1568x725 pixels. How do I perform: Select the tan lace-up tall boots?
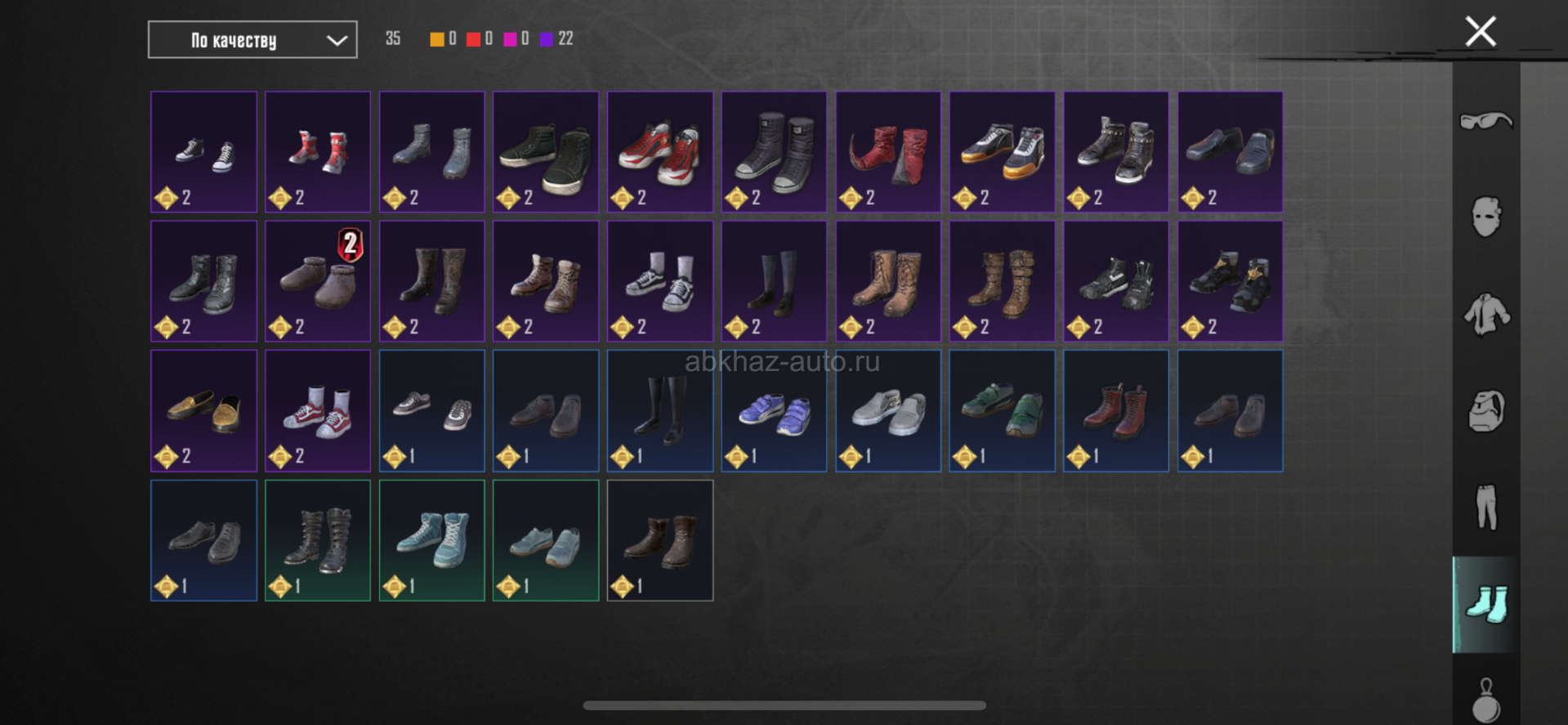coord(888,281)
